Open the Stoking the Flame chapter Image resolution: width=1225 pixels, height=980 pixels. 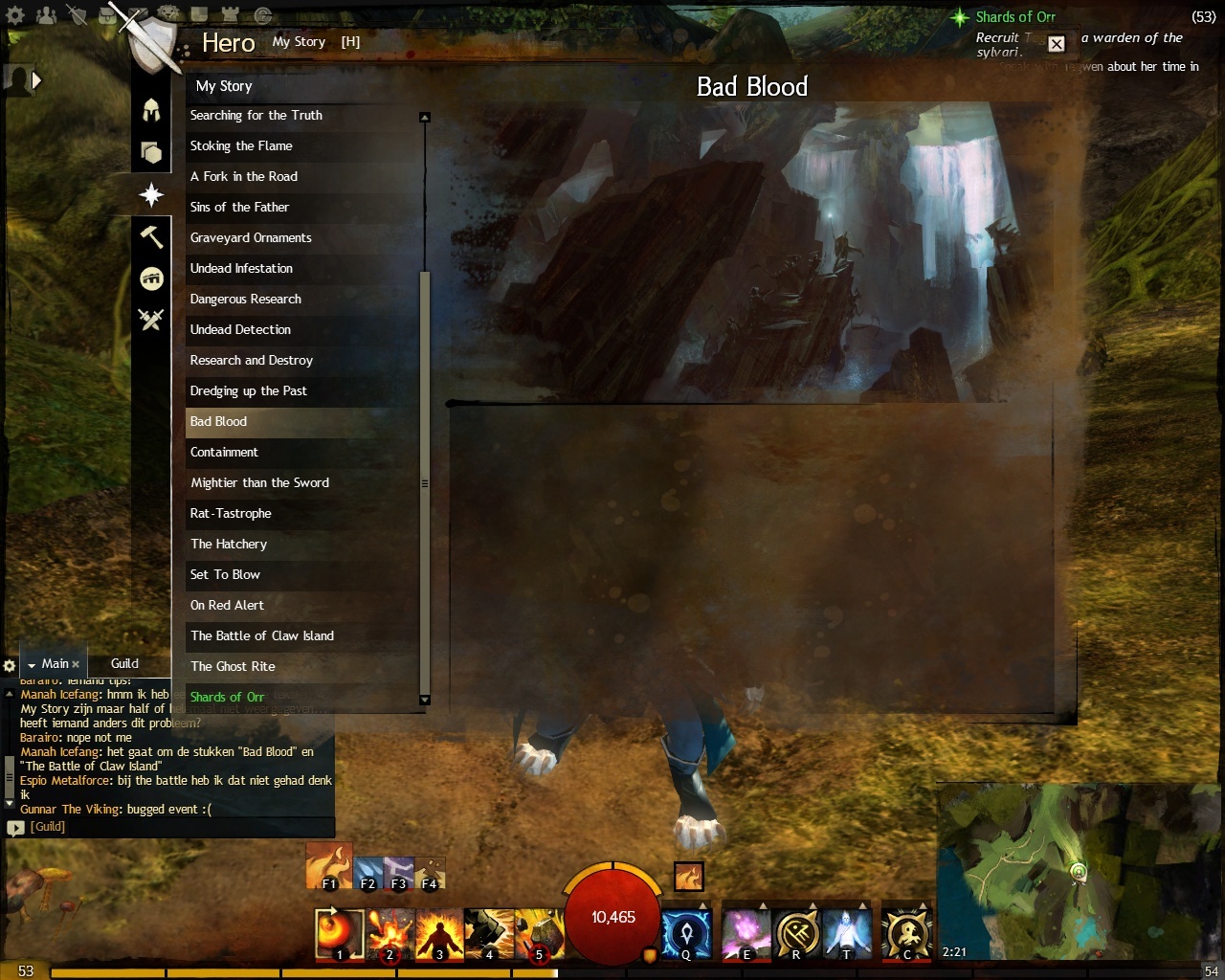pyautogui.click(x=241, y=146)
